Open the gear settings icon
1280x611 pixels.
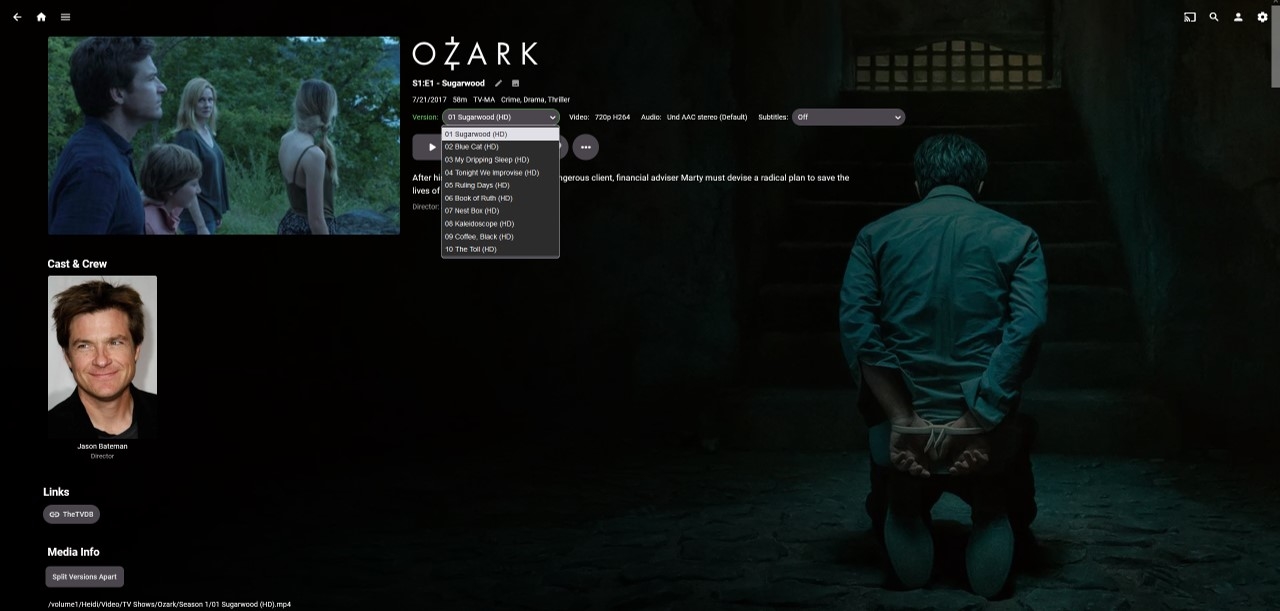pos(1262,17)
